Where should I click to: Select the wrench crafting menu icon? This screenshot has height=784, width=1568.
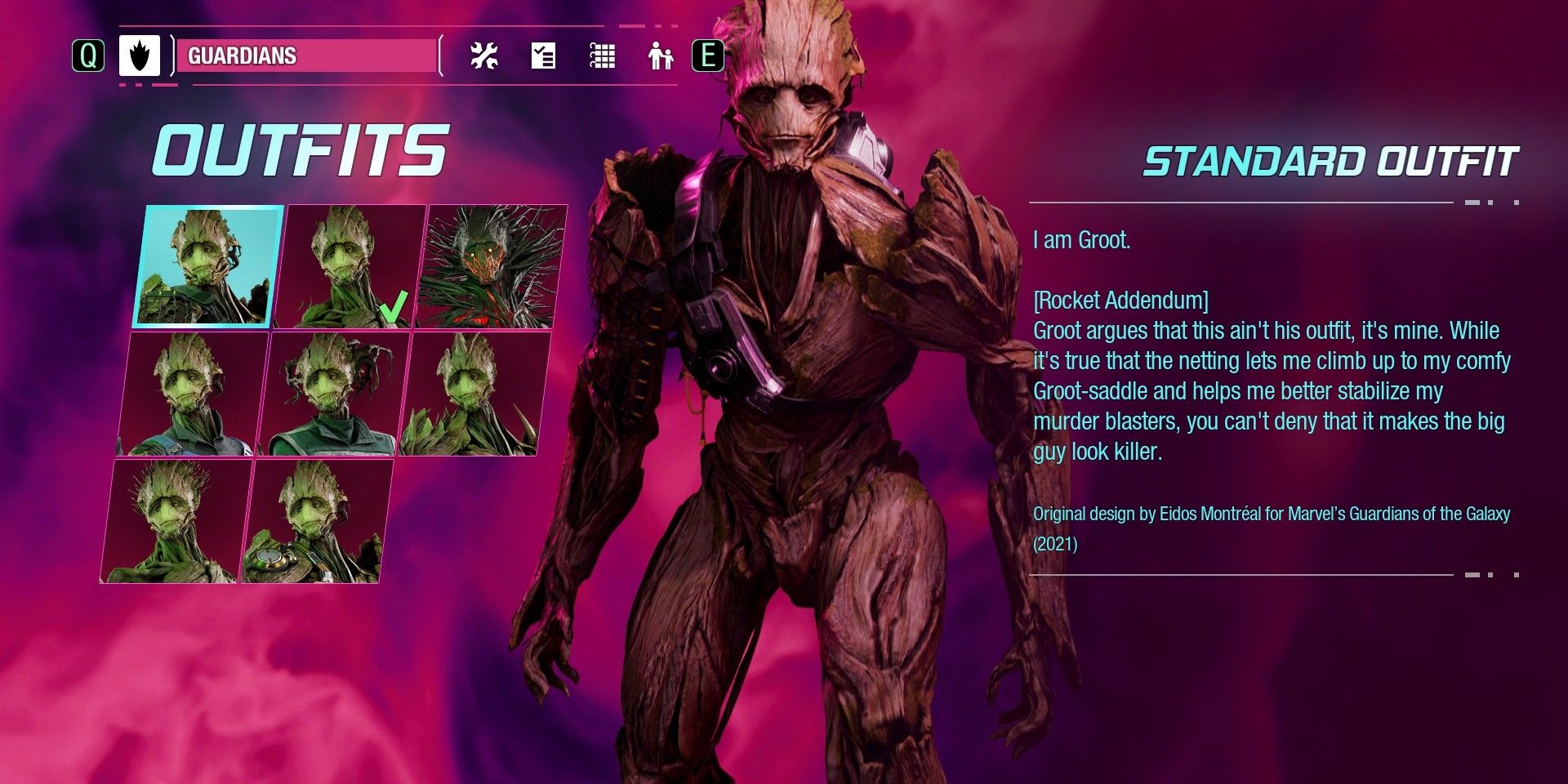click(x=485, y=57)
